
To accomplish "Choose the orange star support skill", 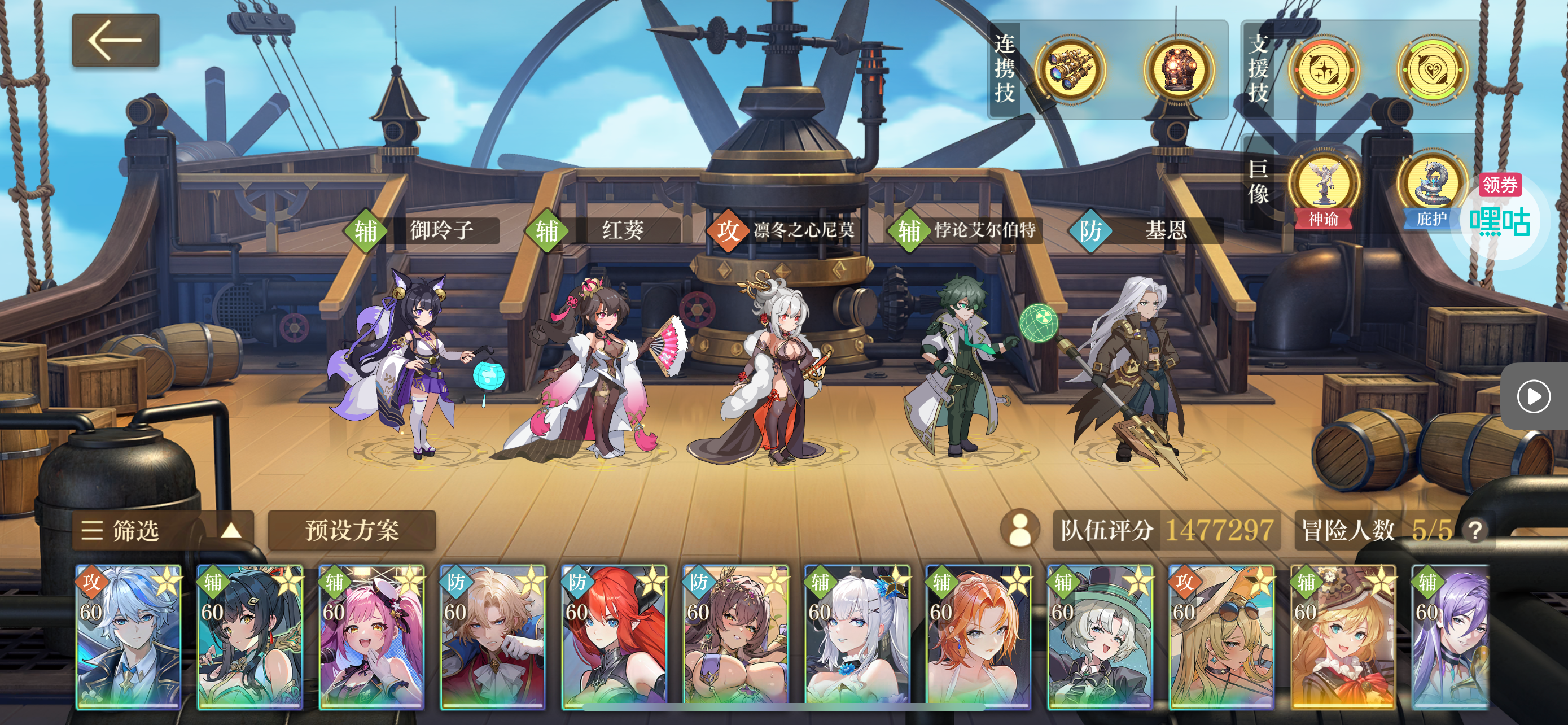I will [x=1323, y=70].
